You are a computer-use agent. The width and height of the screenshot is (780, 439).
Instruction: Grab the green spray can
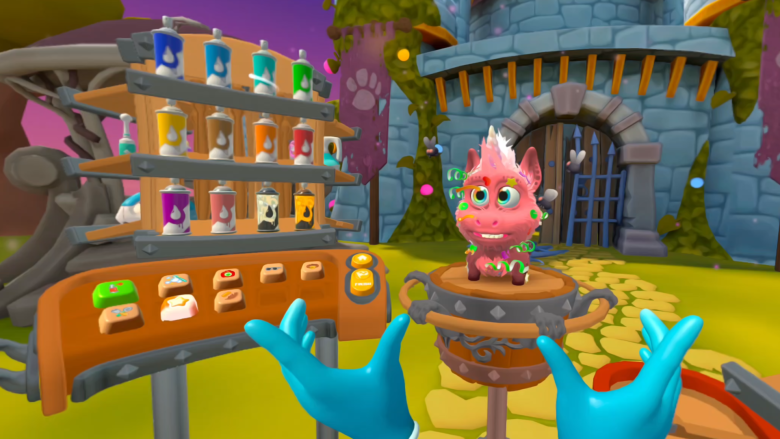coord(303,73)
